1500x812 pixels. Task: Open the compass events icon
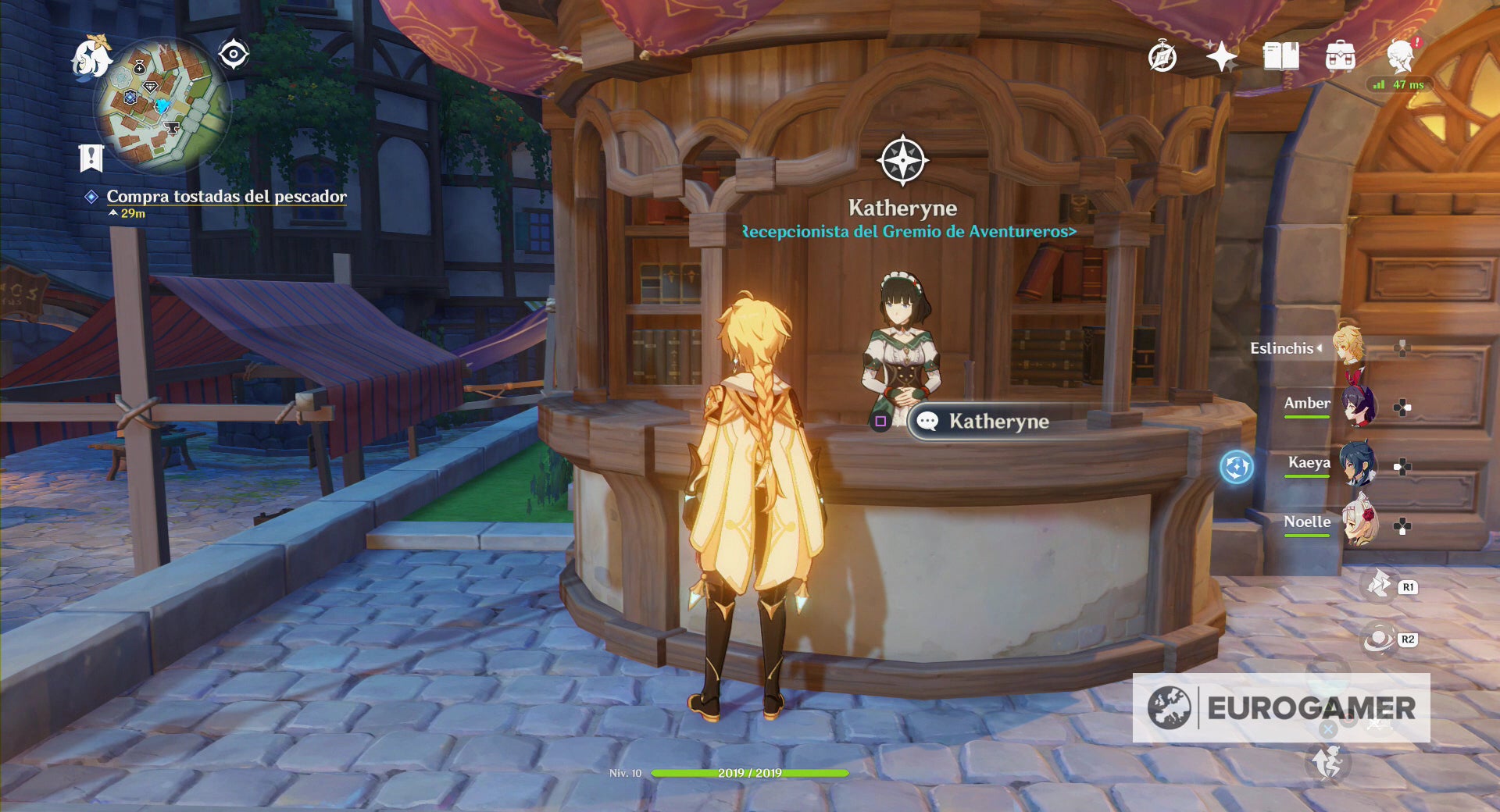tap(1162, 57)
